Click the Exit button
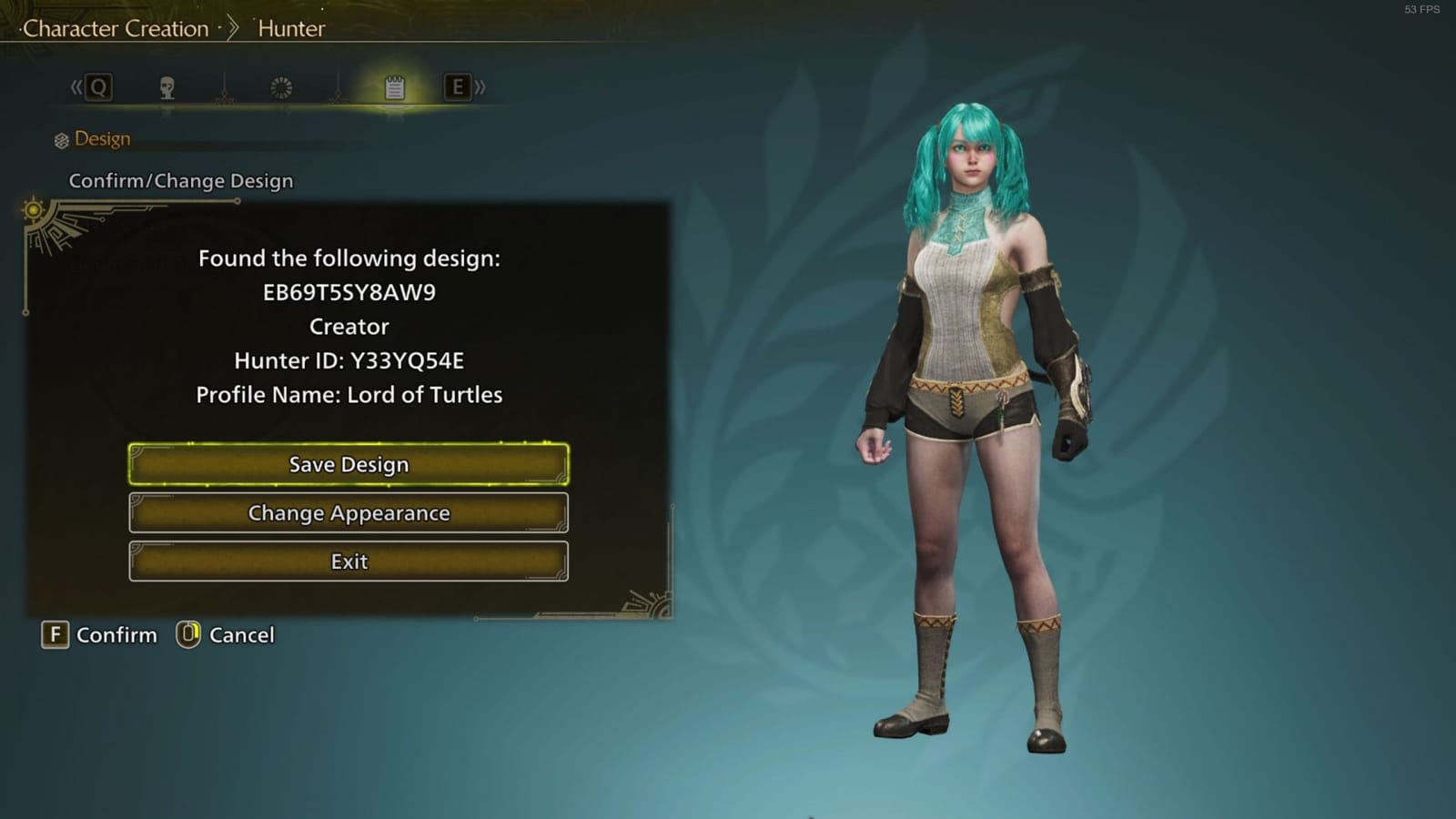Image resolution: width=1456 pixels, height=819 pixels. pyautogui.click(x=349, y=561)
